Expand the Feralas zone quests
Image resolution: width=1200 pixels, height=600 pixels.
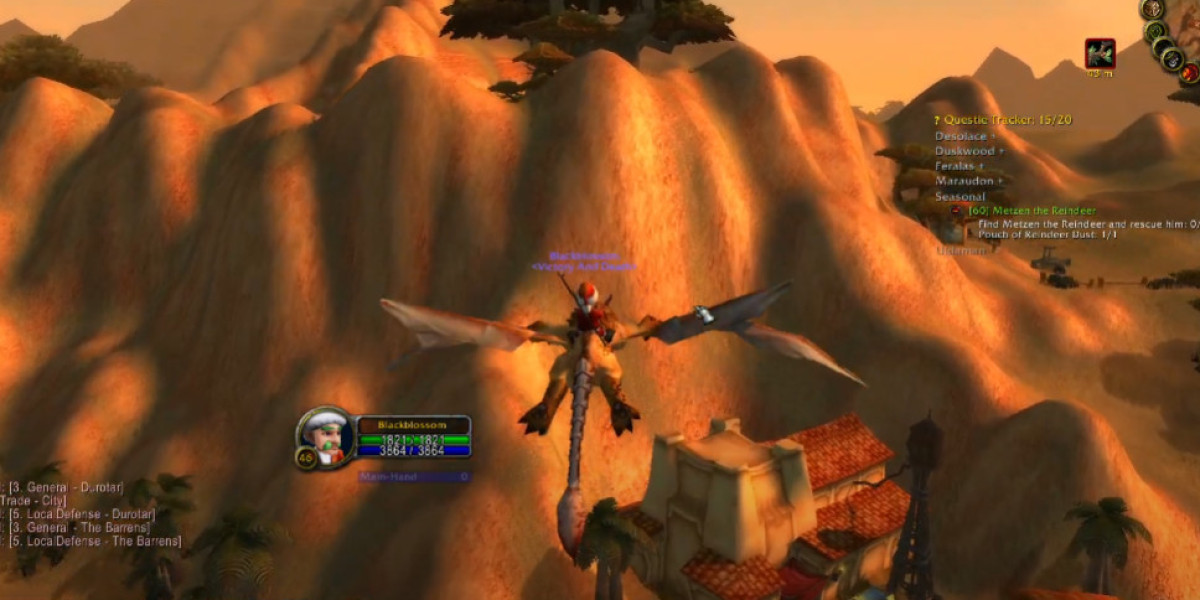[x=960, y=166]
